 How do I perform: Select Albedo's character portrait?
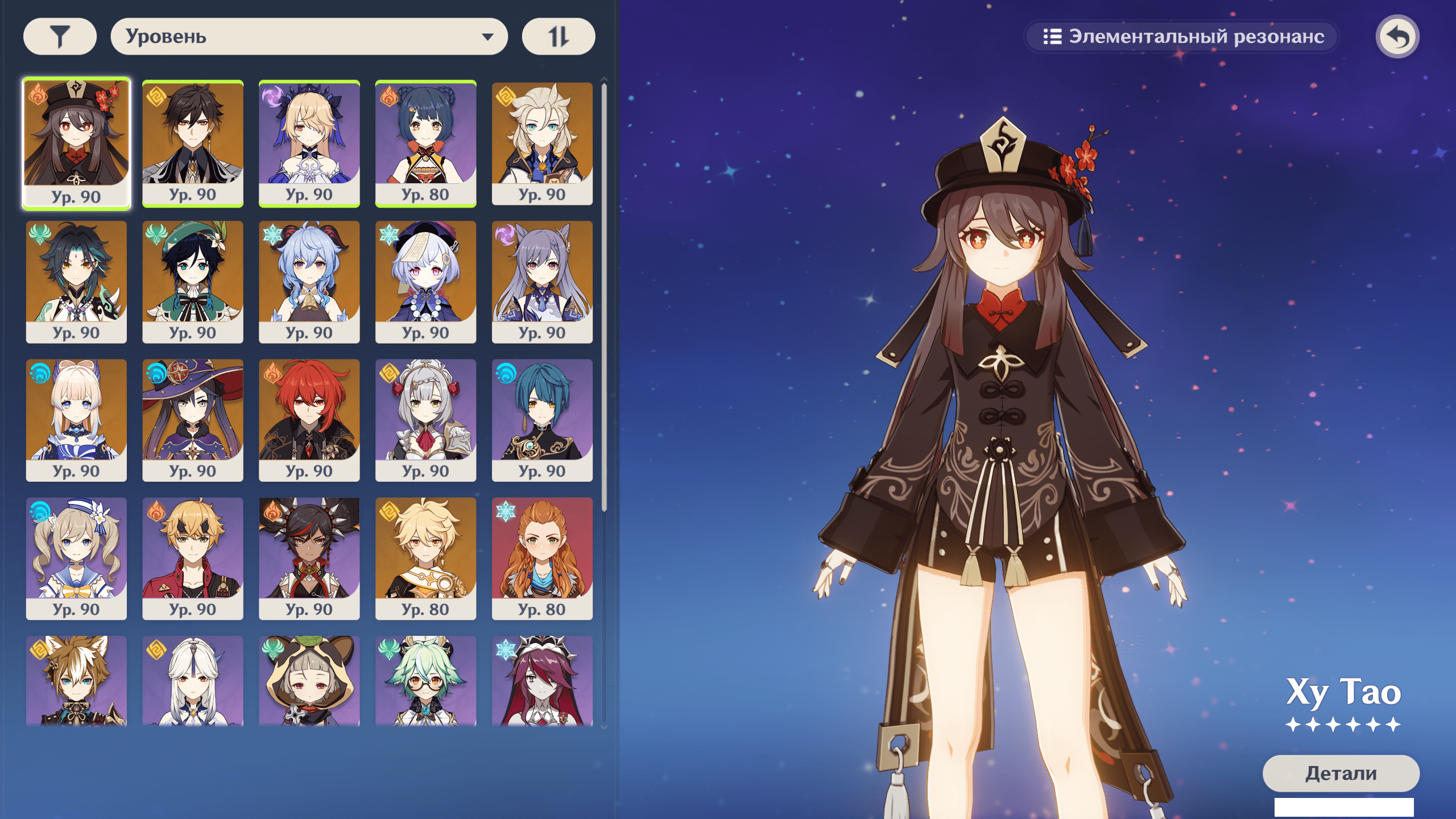pyautogui.click(x=542, y=142)
